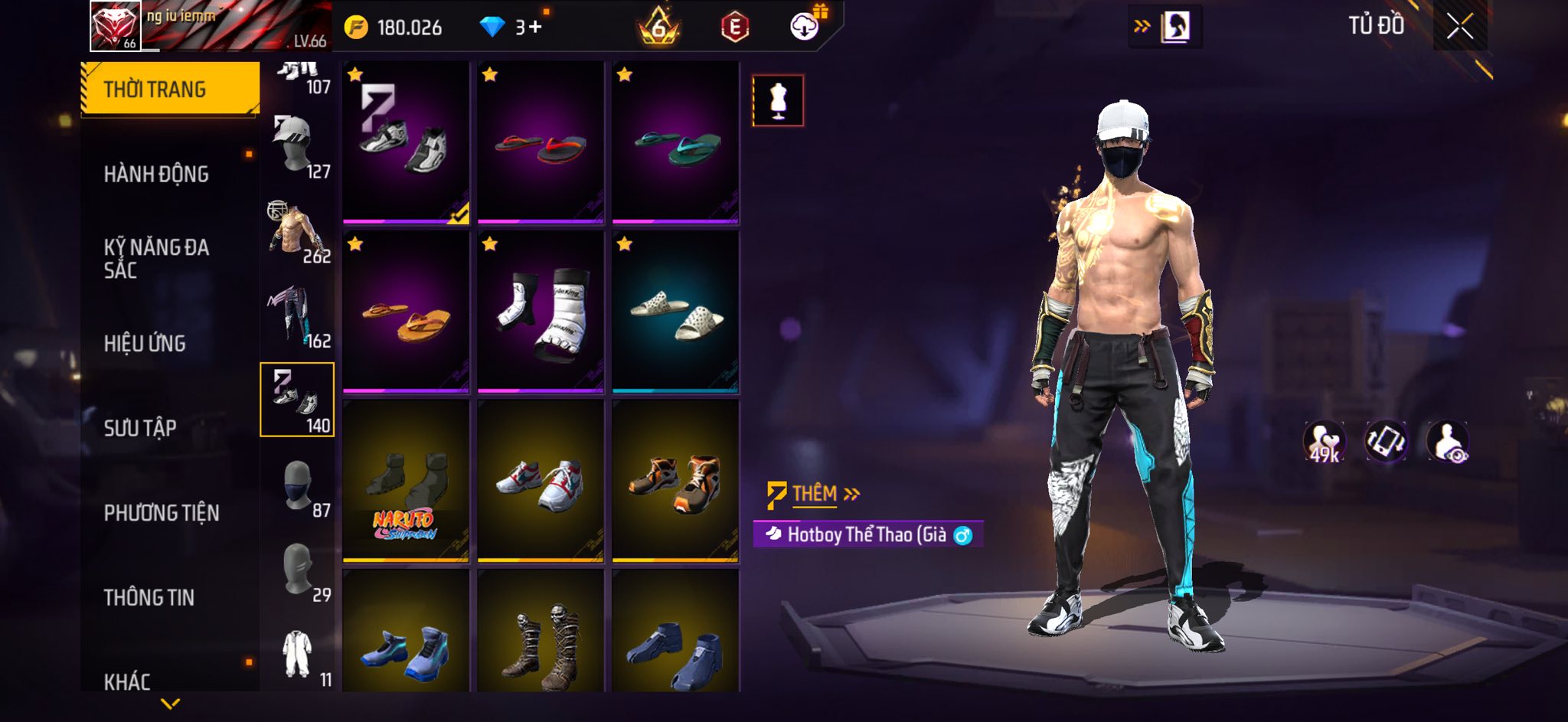Viewport: 1568px width, 722px height.
Task: Close the wardrobe with the X button
Action: point(1459,28)
